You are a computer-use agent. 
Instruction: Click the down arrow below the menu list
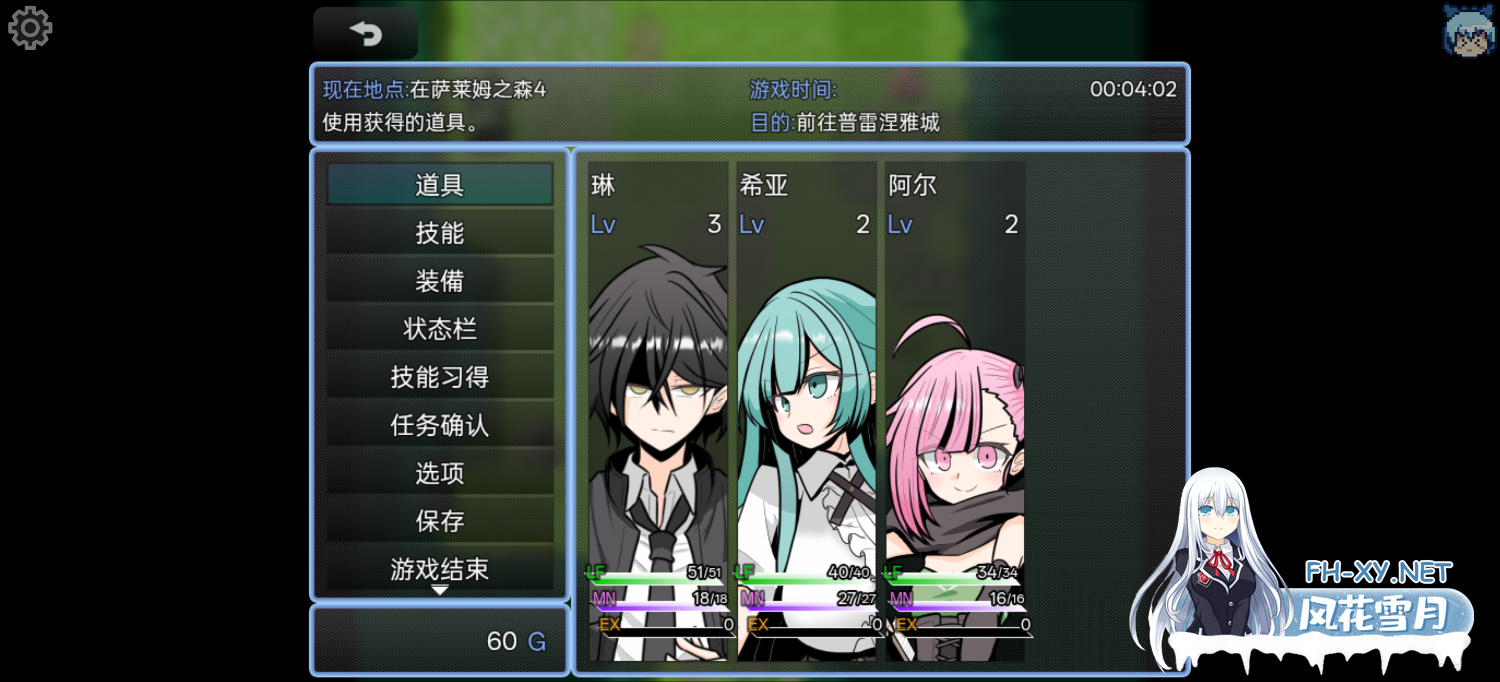click(x=439, y=590)
